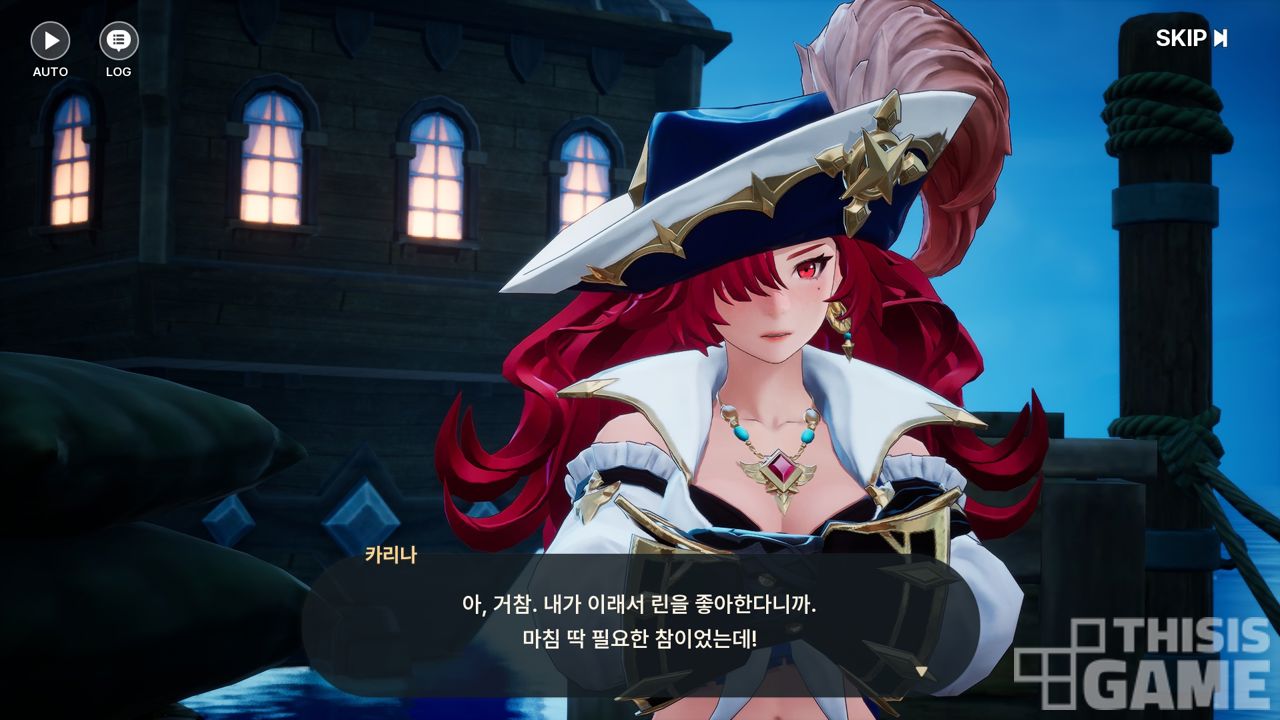Turn on AUTO dialogue playback
Image resolution: width=1280 pixels, height=720 pixels.
(x=50, y=41)
